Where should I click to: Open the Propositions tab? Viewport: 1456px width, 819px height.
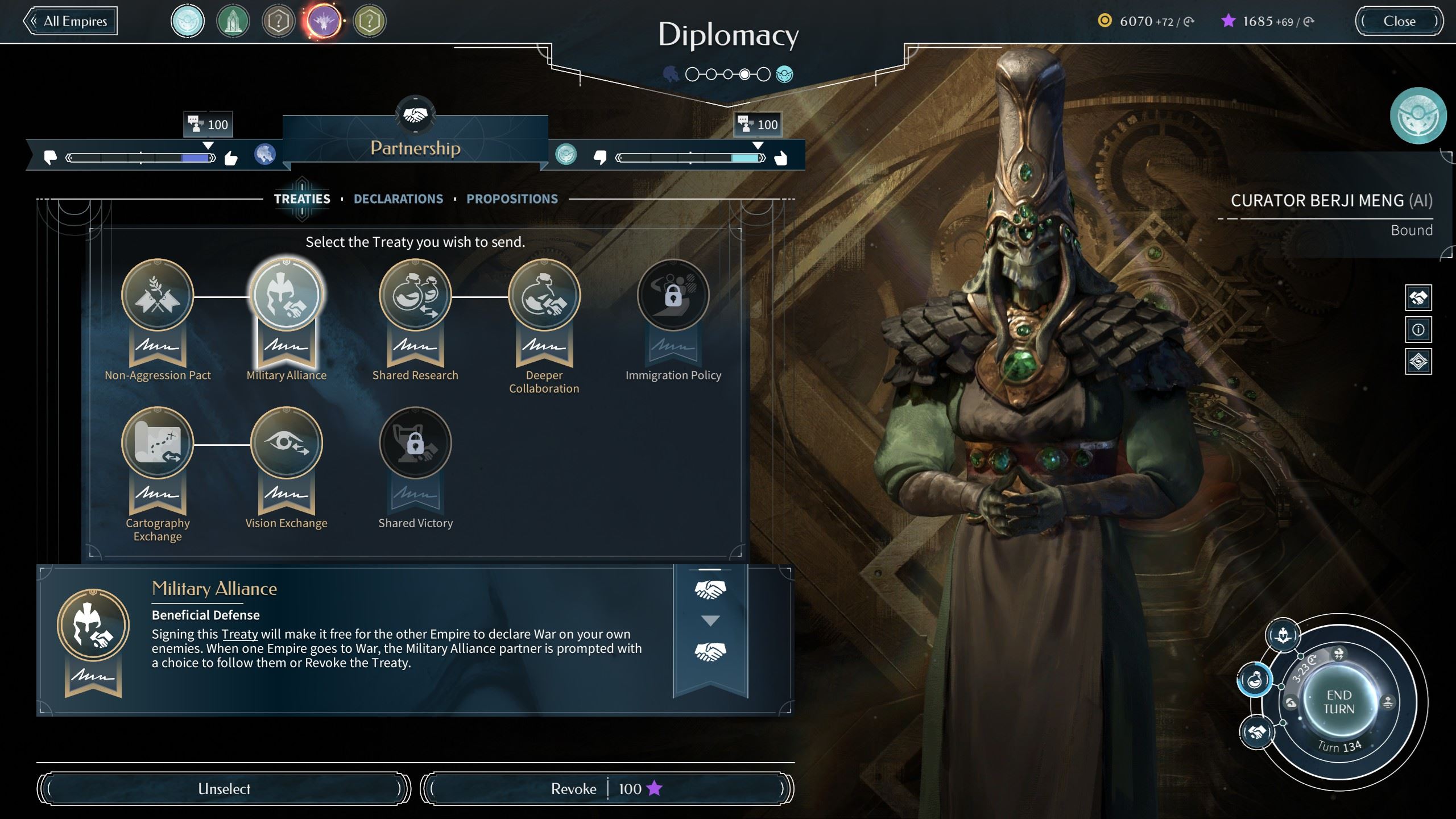pos(512,199)
